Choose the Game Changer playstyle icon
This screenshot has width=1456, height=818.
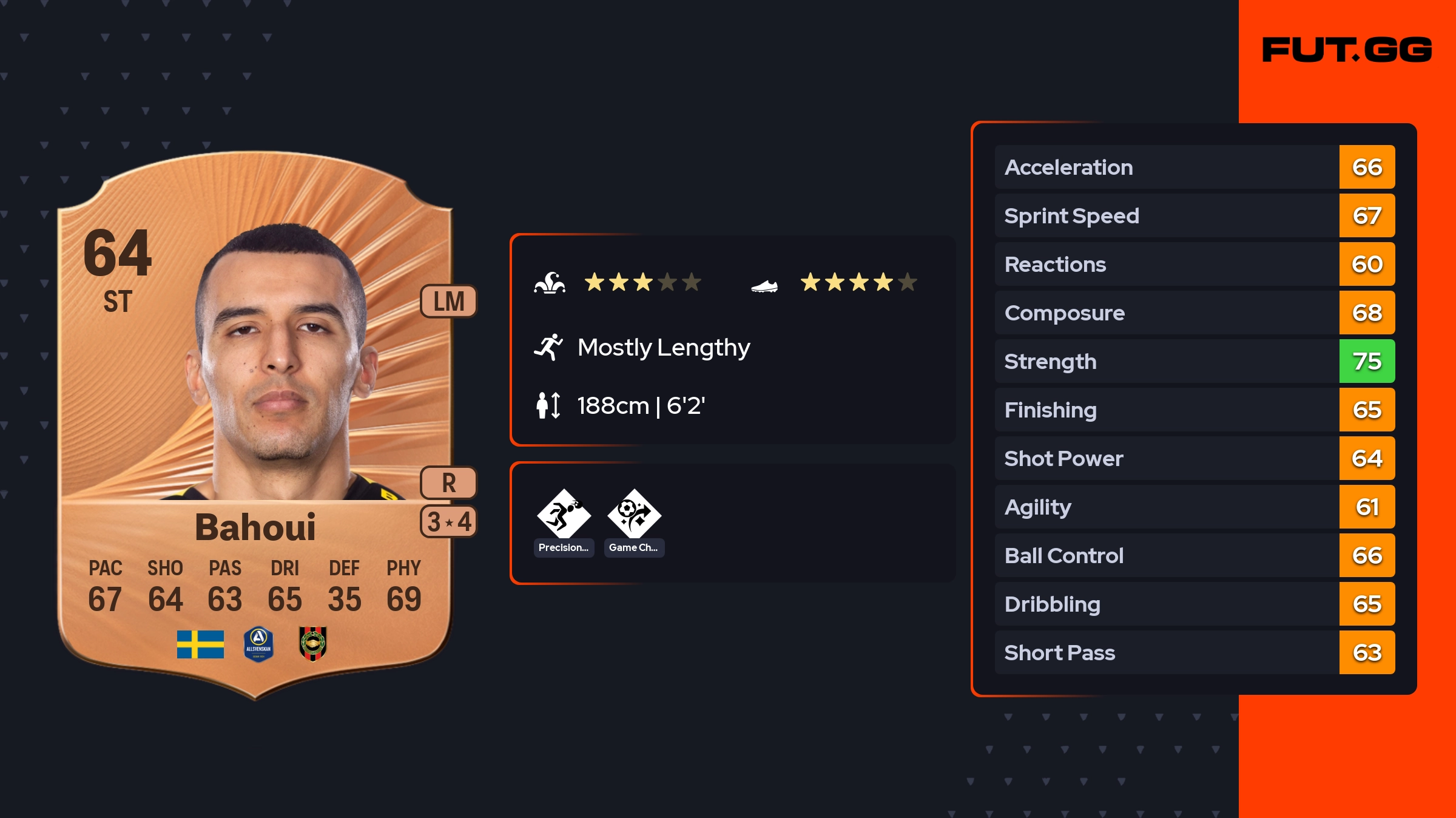coord(634,515)
